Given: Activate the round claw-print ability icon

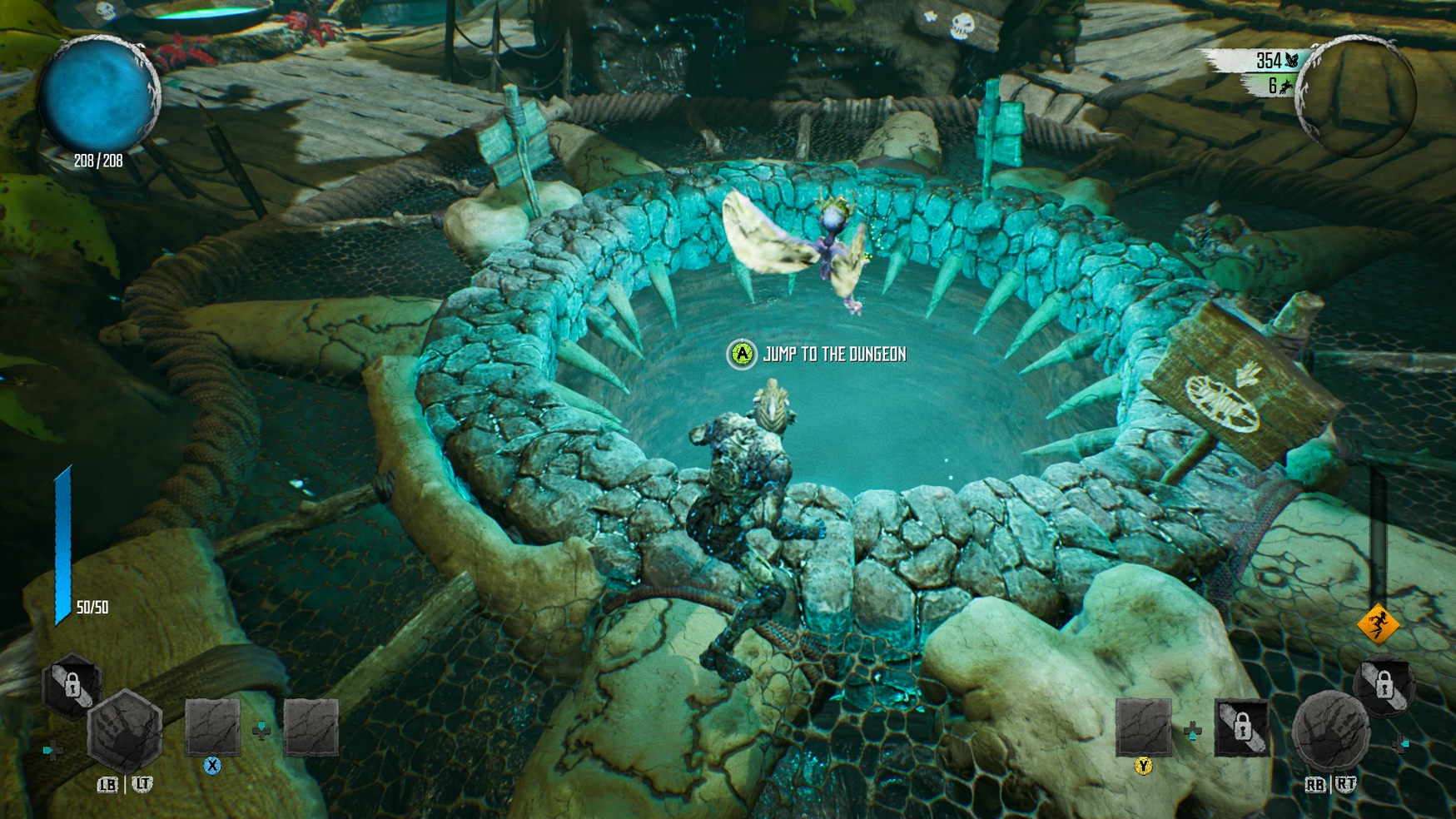Looking at the screenshot, I should click(1330, 732).
